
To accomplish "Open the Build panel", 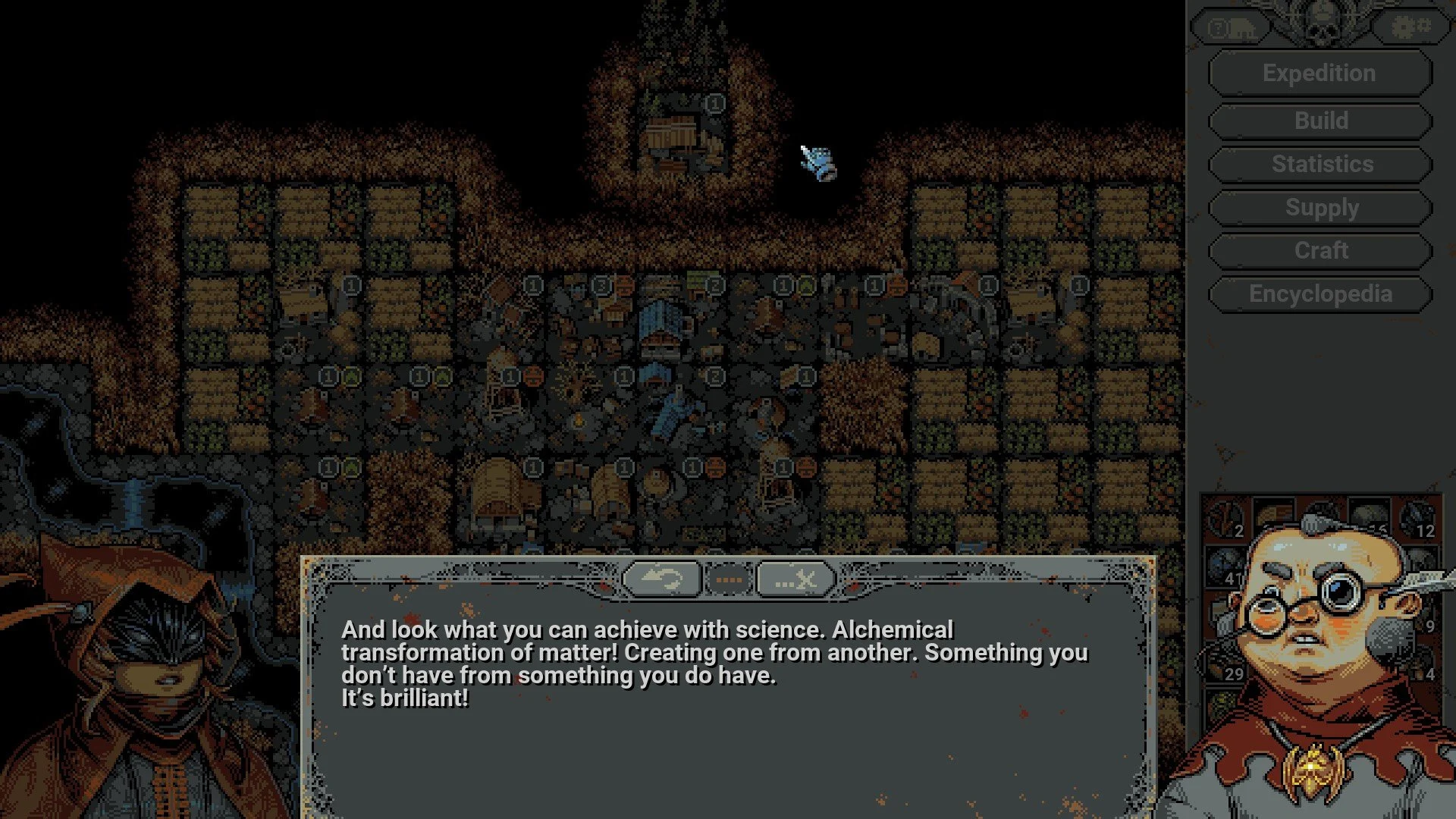I will 1319,120.
